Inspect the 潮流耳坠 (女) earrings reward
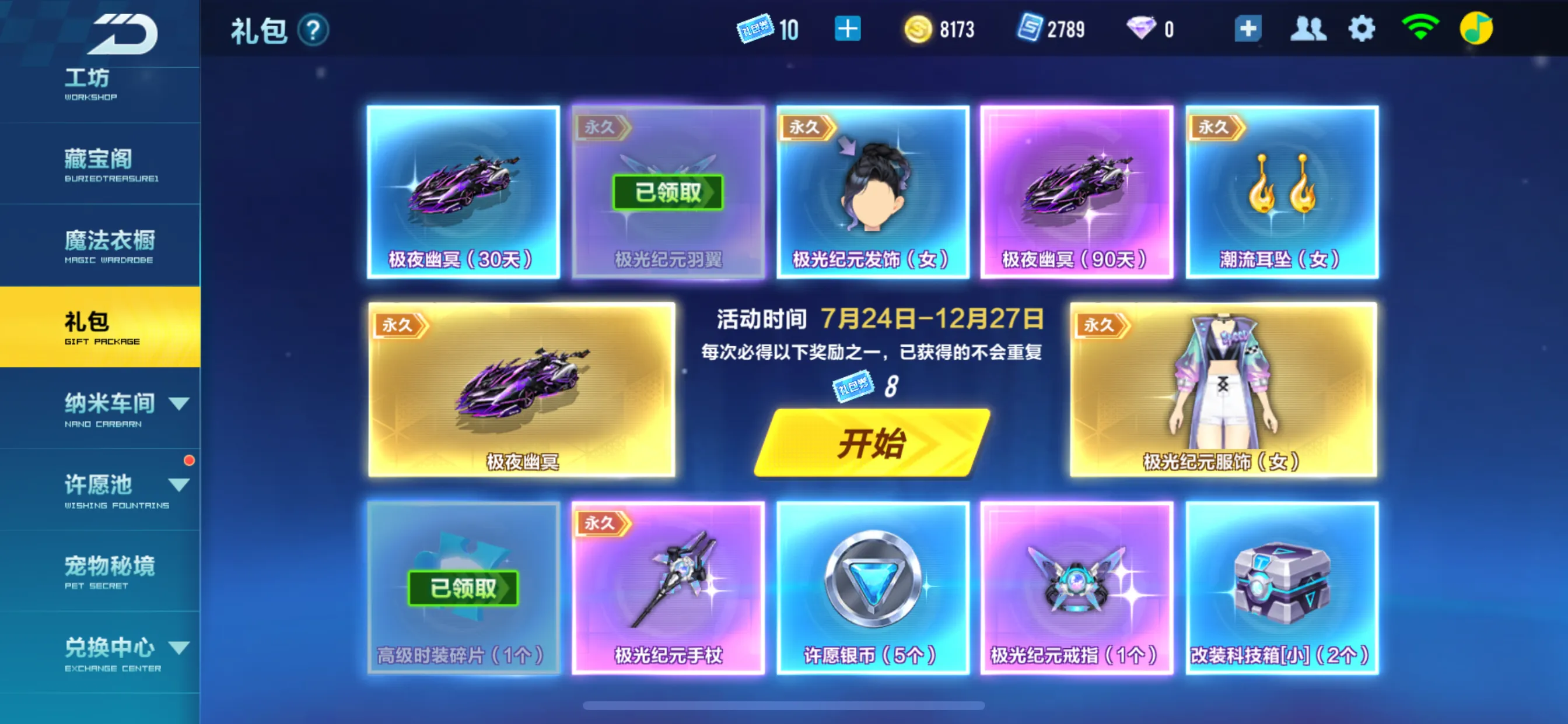 1282,192
